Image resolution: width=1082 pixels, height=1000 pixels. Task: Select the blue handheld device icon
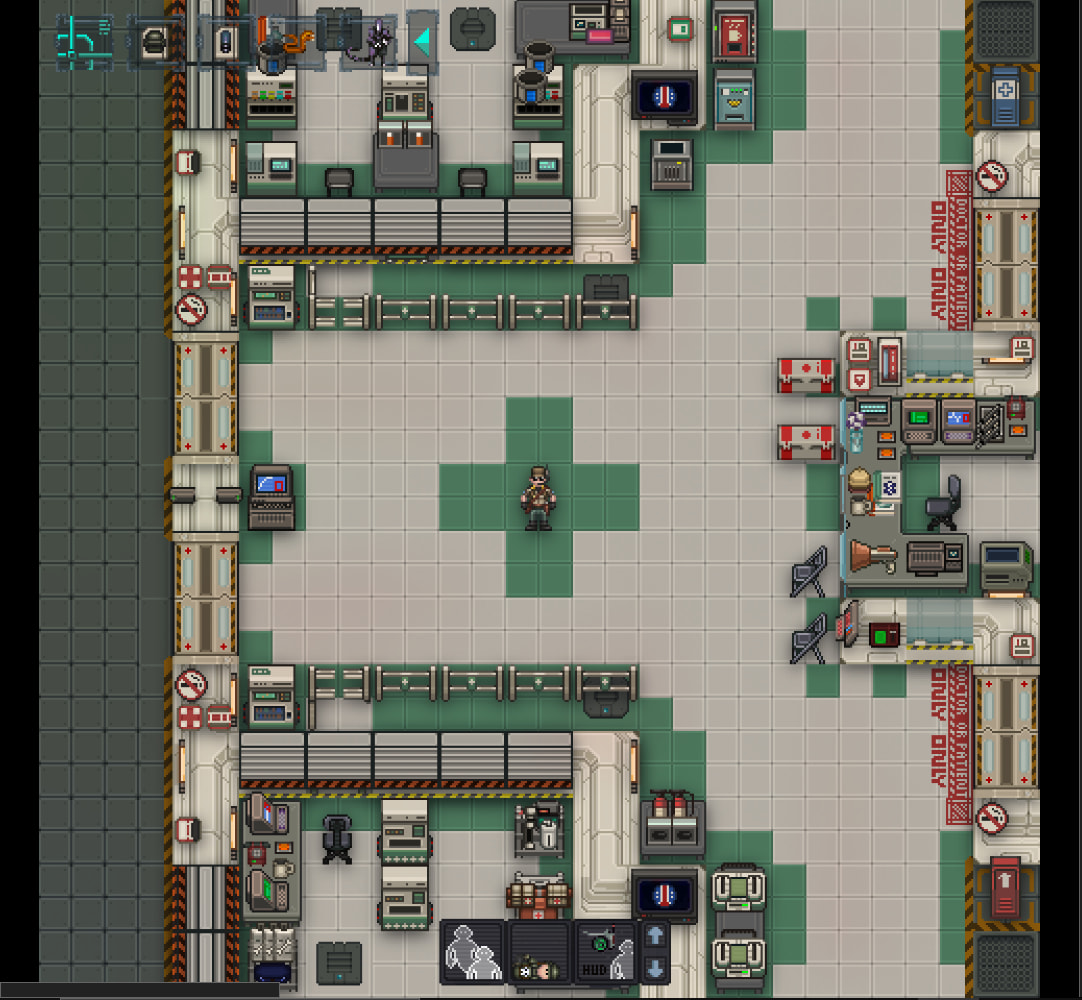coord(225,42)
